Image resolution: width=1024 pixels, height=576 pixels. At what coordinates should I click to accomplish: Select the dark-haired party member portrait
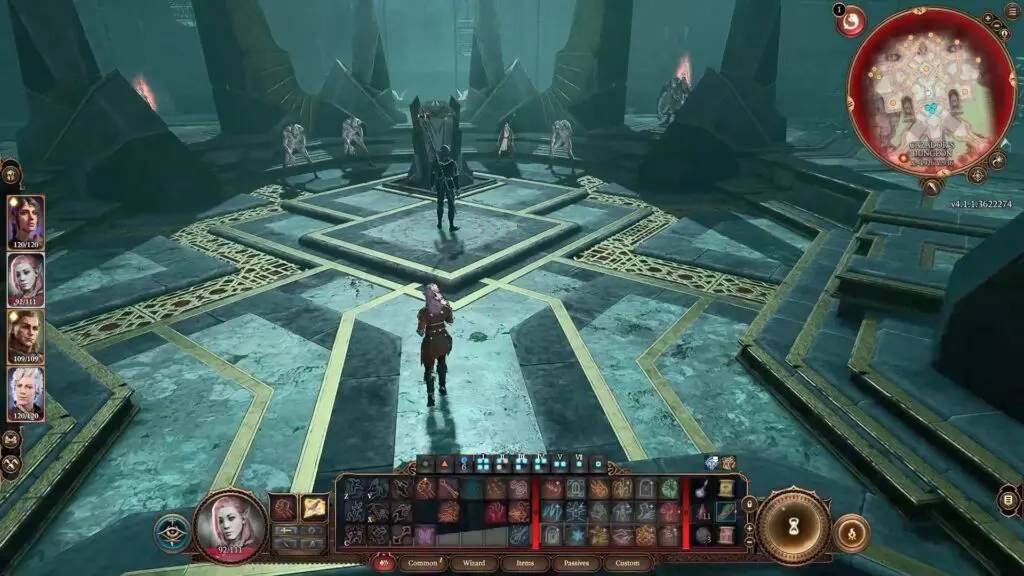[25, 221]
